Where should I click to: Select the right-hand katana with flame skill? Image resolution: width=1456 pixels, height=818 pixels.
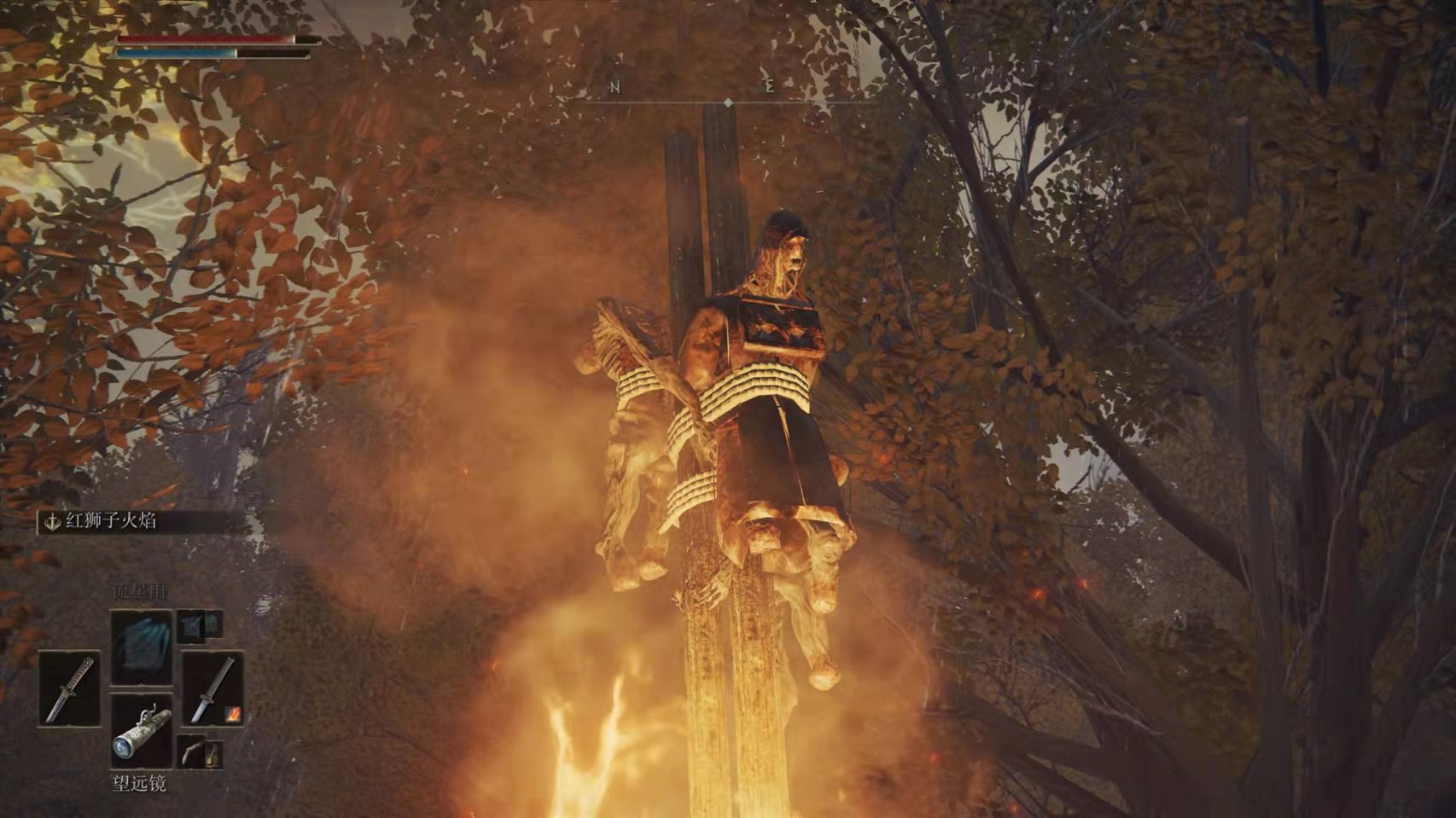[x=213, y=688]
